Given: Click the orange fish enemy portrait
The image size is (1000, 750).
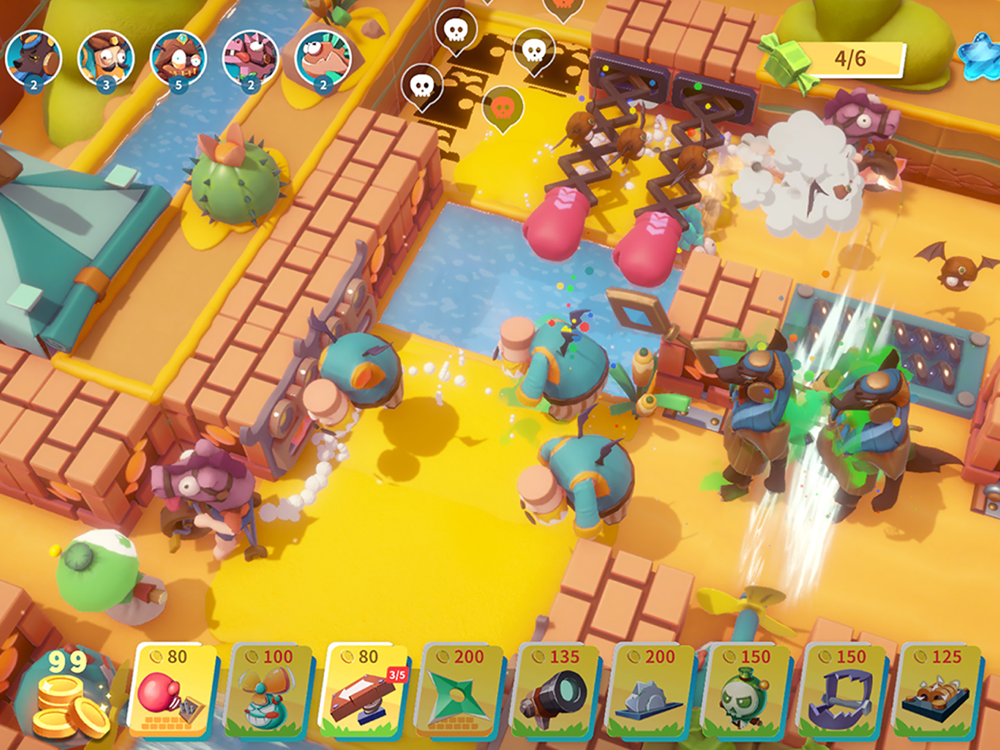Looking at the screenshot, I should [x=322, y=56].
